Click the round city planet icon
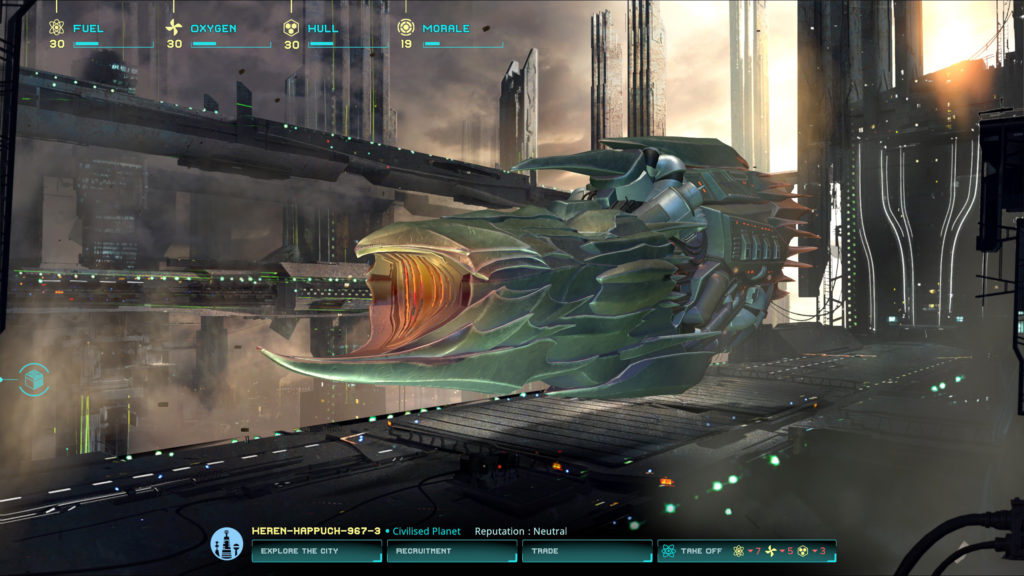The image size is (1024, 576). 227,544
